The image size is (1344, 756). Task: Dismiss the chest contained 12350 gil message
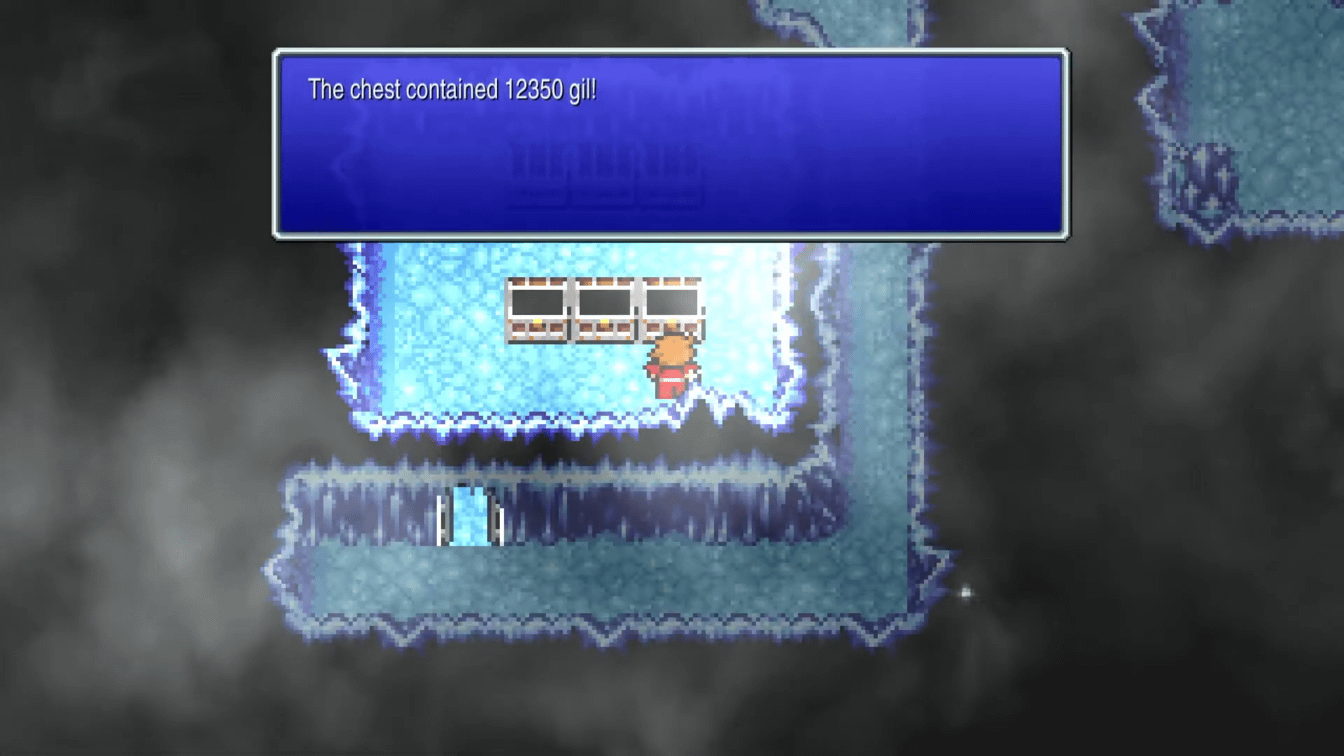coord(670,144)
